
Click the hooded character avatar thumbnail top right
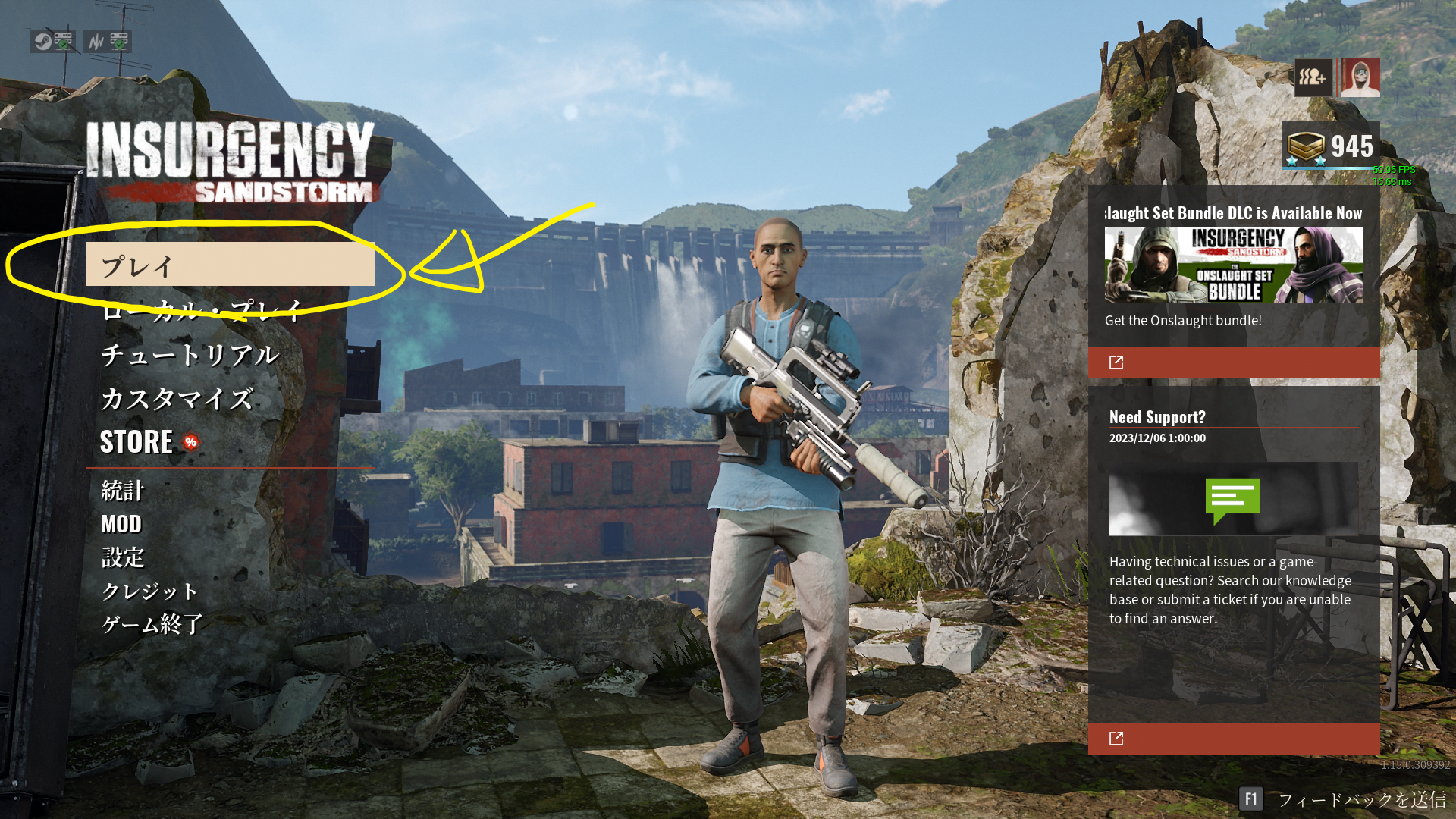(1359, 77)
